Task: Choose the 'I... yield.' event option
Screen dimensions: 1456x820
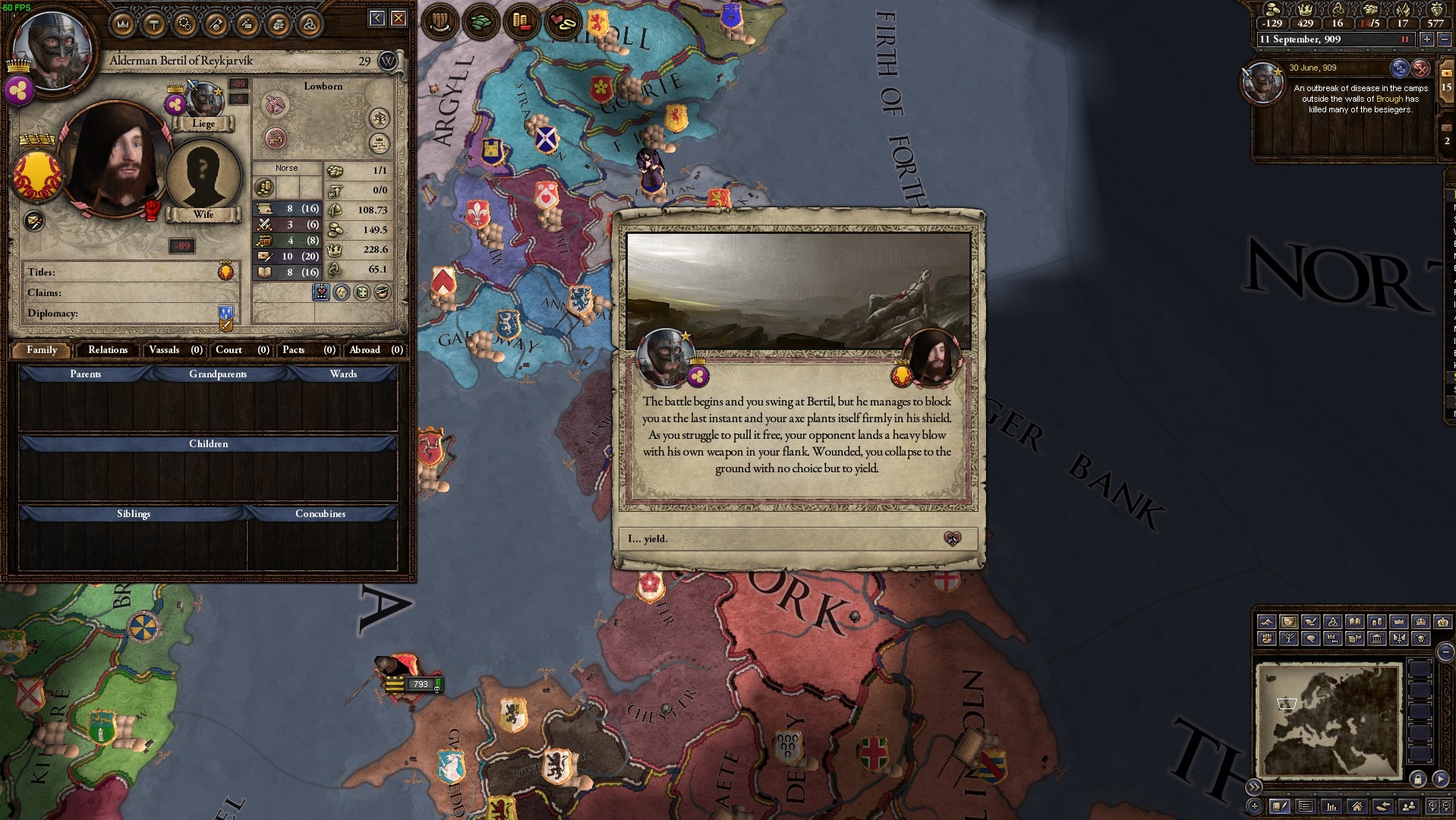Action: point(795,540)
